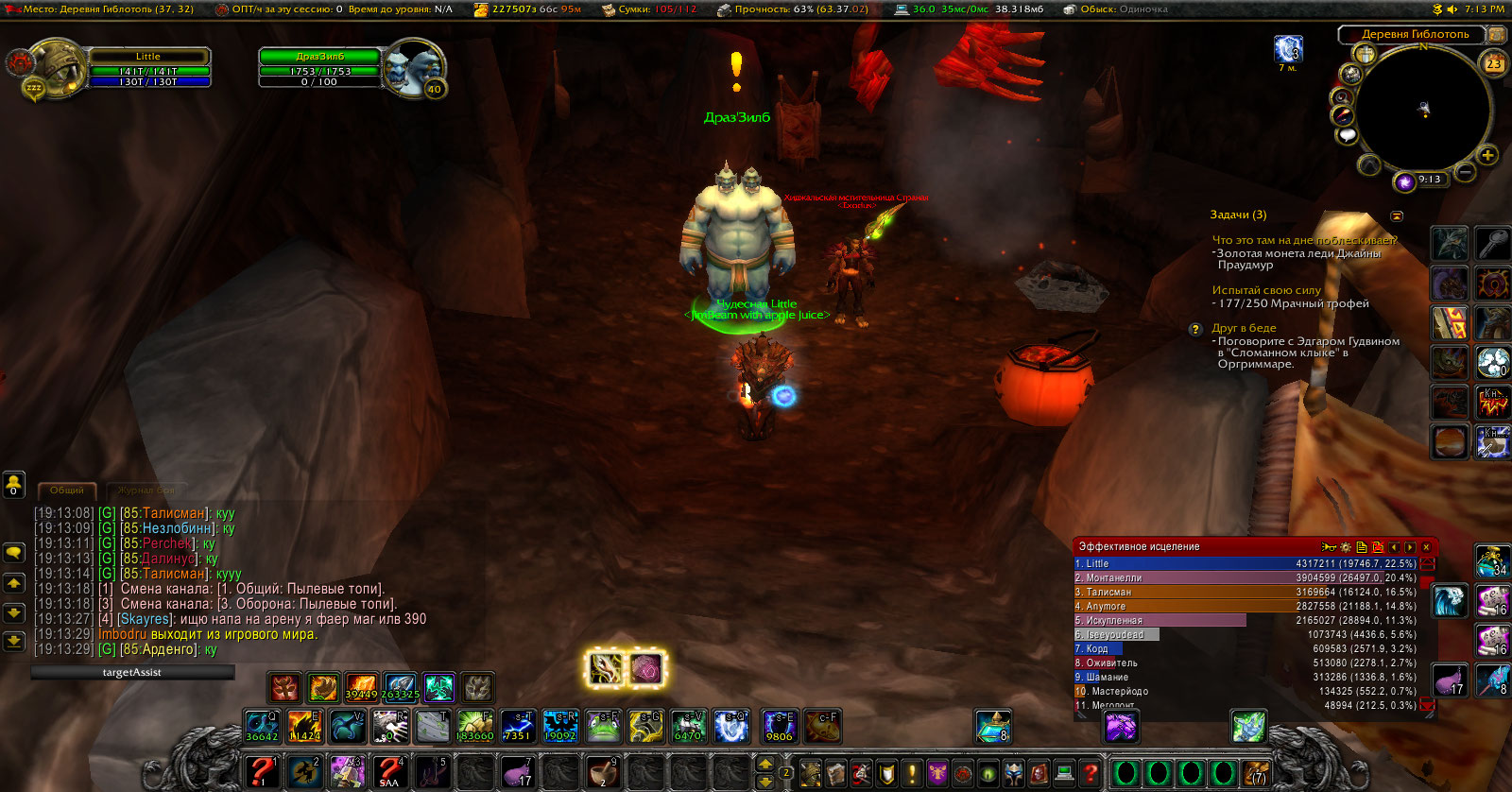The image size is (1512, 792).
Task: Activate the green frog Hex ability
Action: (603, 727)
